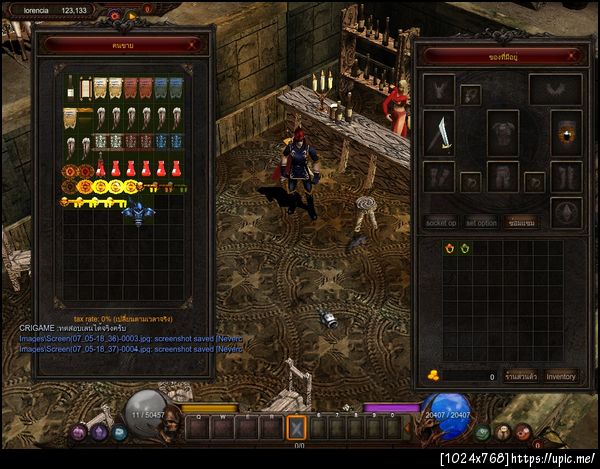Image resolution: width=600 pixels, height=469 pixels.
Task: Select the red fruit item in inventory
Action: click(450, 247)
